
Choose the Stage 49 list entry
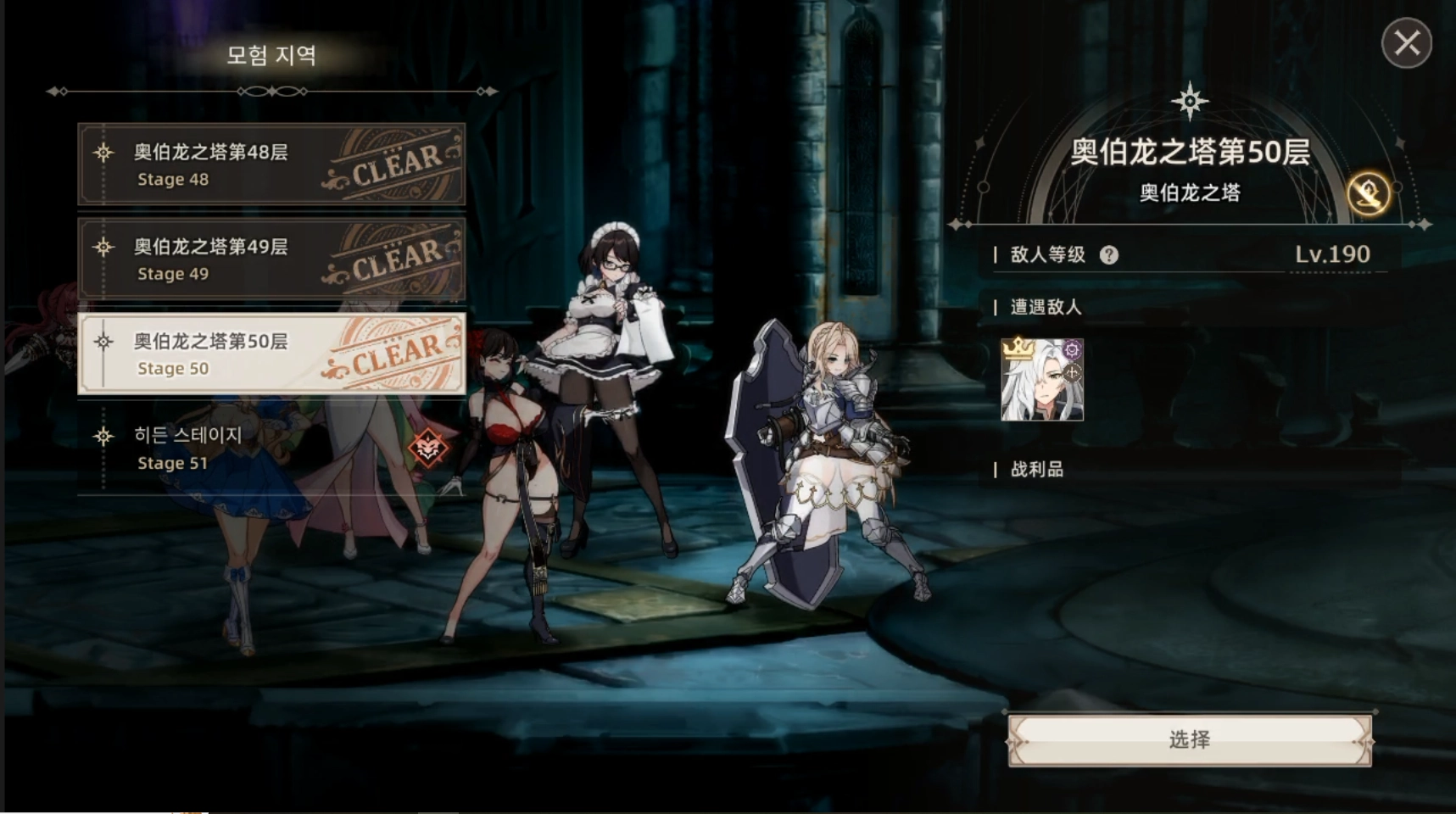pyautogui.click(x=271, y=259)
